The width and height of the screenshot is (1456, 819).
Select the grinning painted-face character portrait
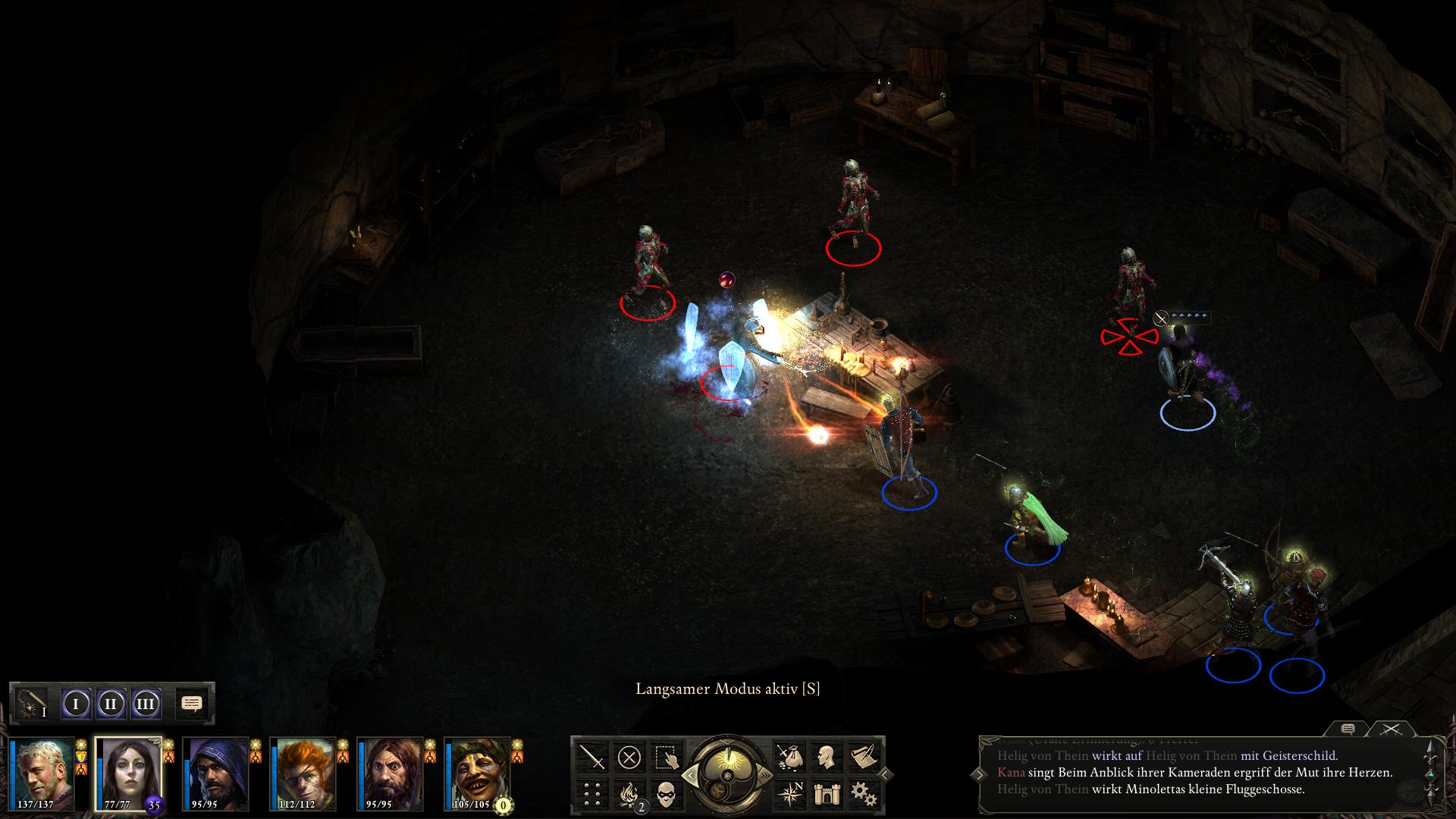(478, 772)
